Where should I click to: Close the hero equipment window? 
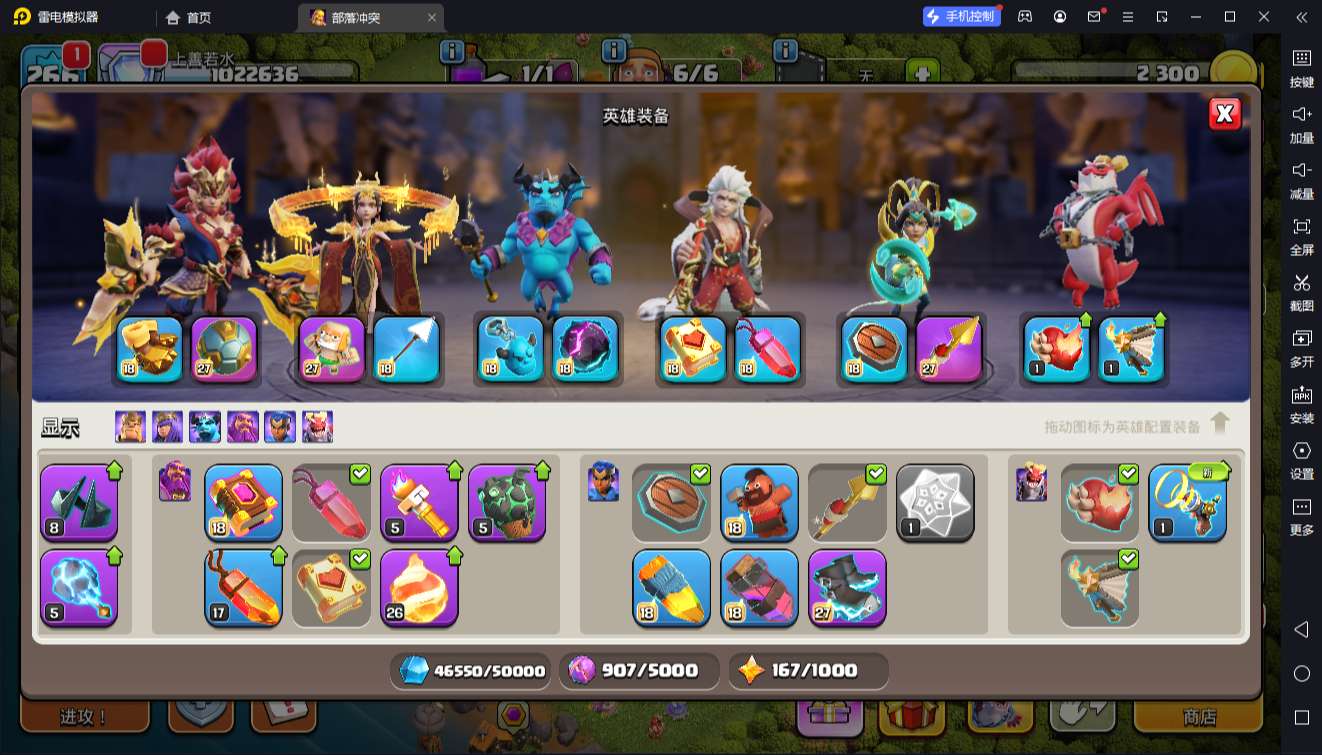(x=1224, y=114)
